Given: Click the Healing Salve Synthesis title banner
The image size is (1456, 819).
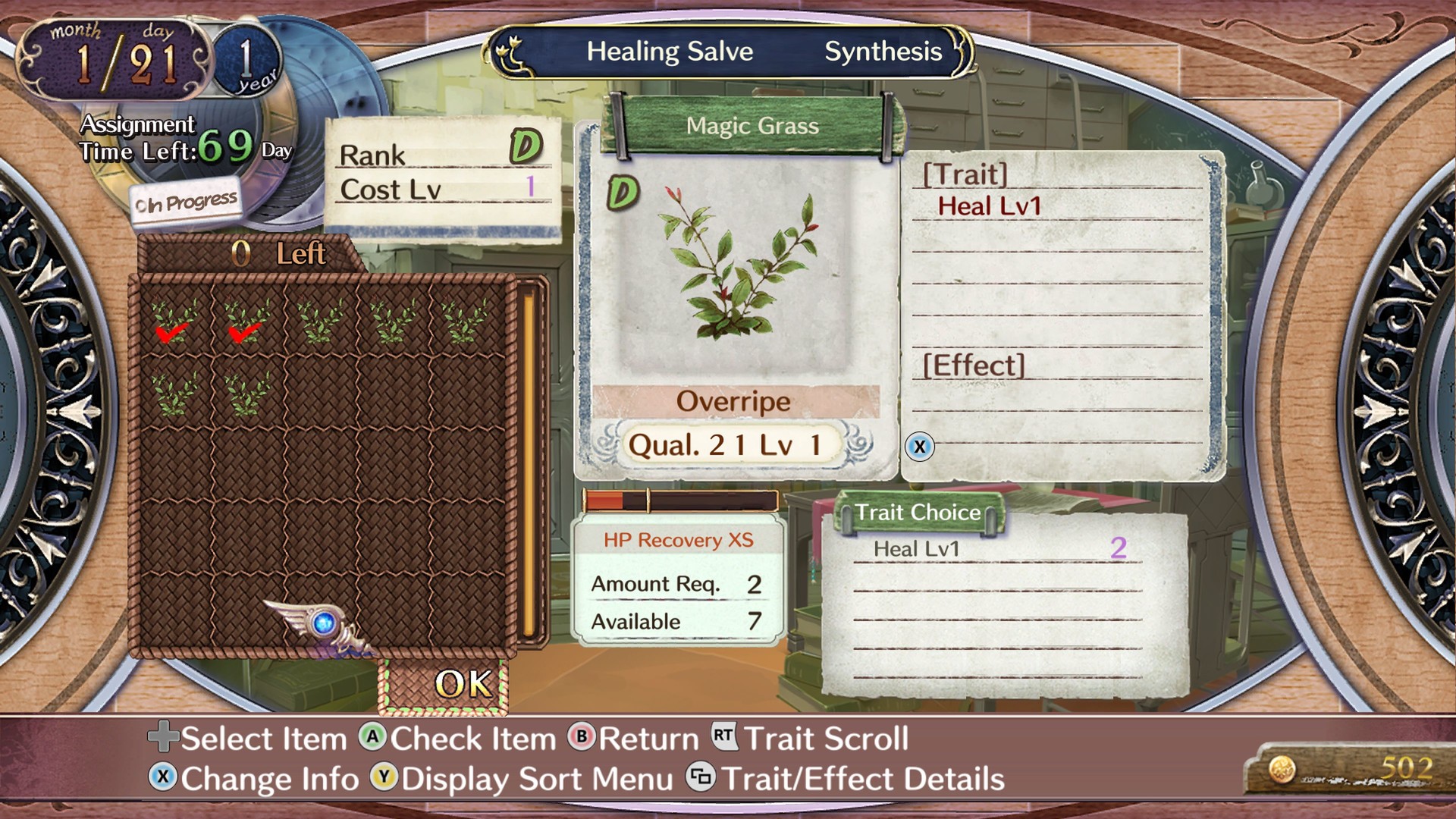Looking at the screenshot, I should coord(726,52).
